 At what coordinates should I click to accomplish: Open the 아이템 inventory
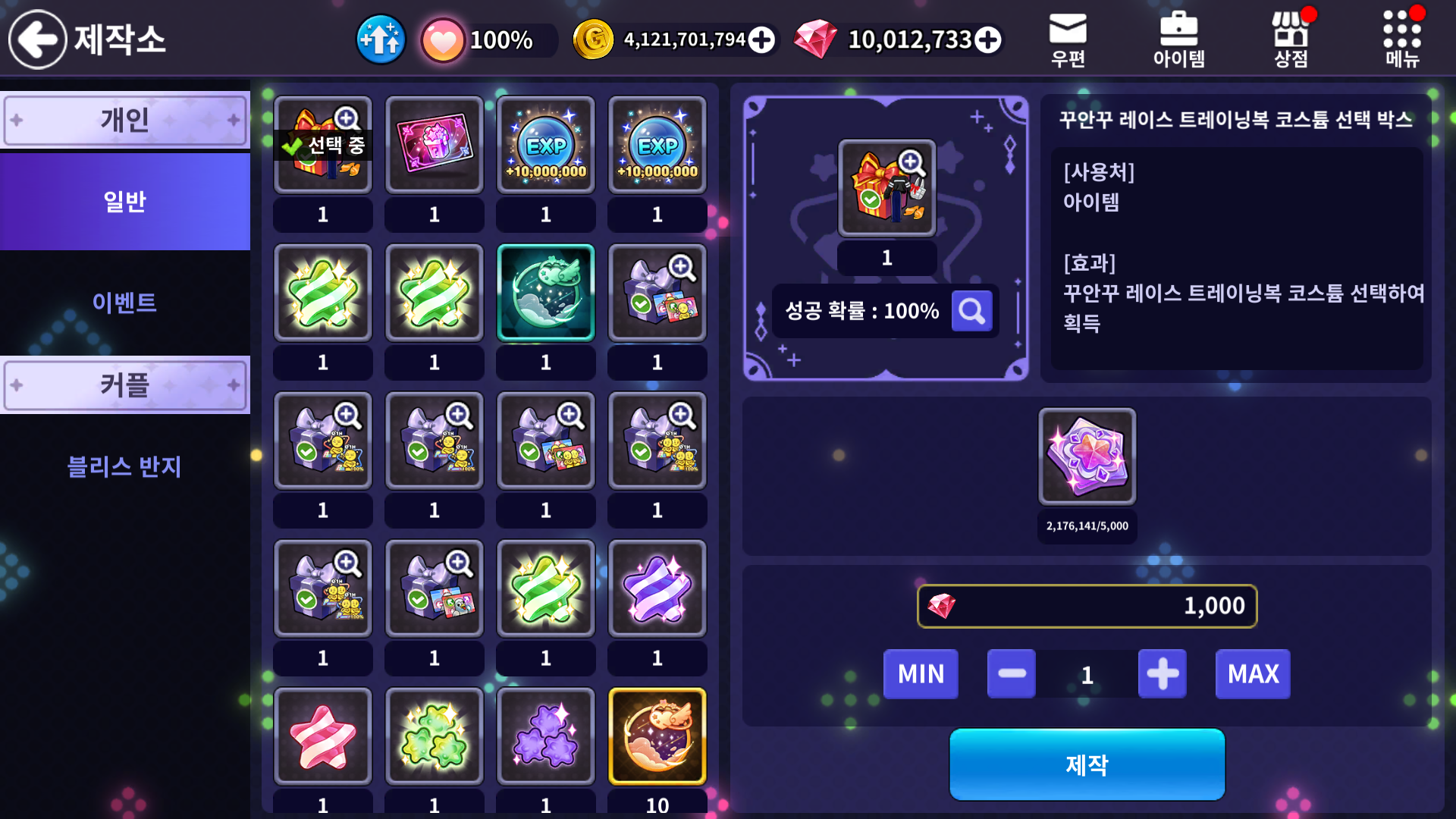point(1178,39)
